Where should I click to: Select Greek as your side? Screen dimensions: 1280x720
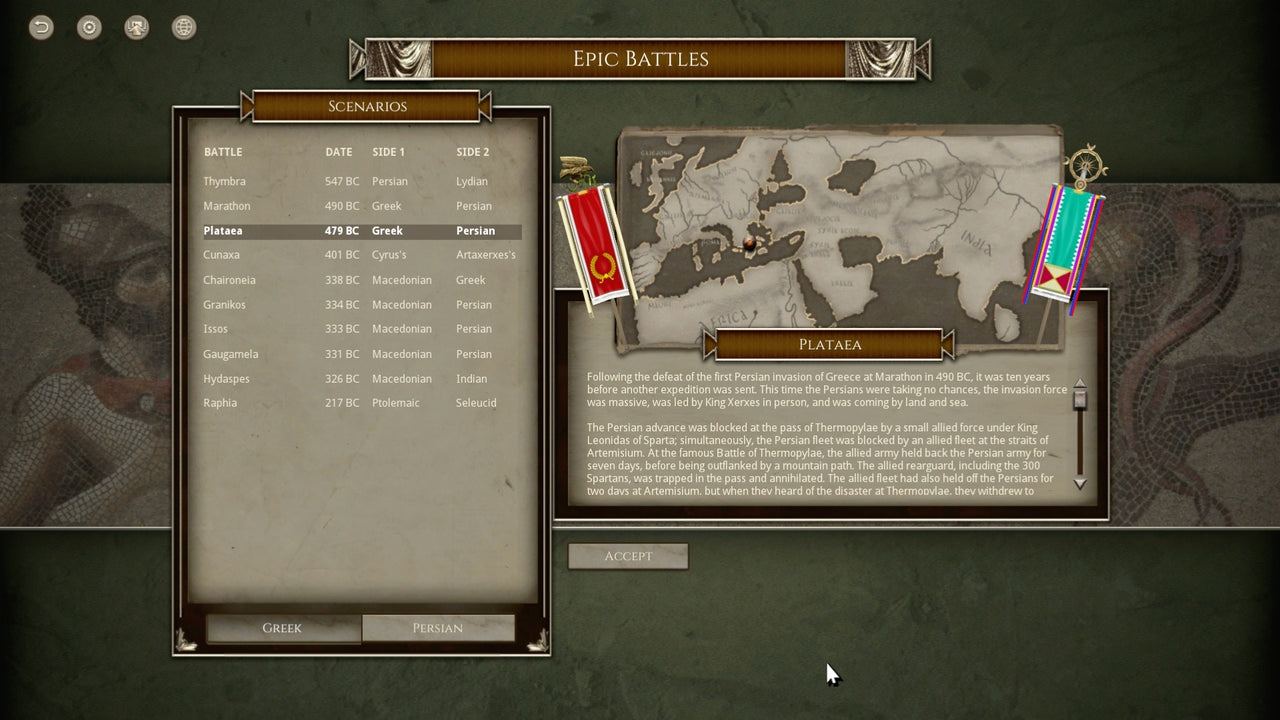[283, 628]
